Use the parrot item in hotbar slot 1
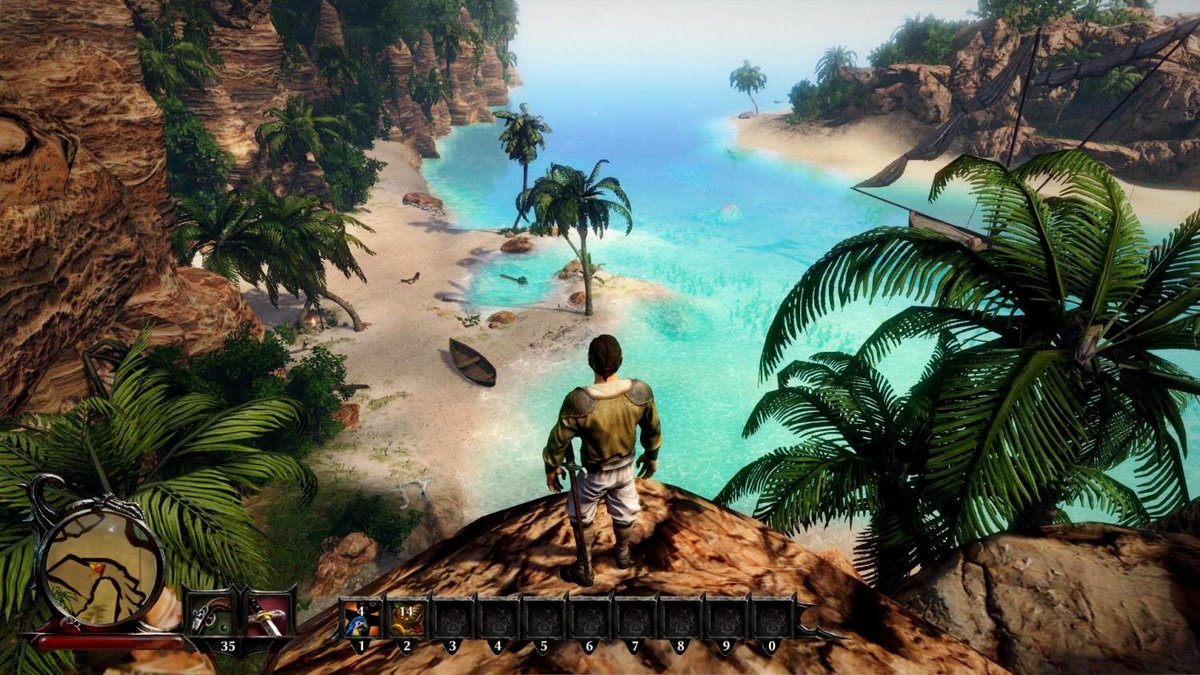The image size is (1200, 675). coord(360,619)
